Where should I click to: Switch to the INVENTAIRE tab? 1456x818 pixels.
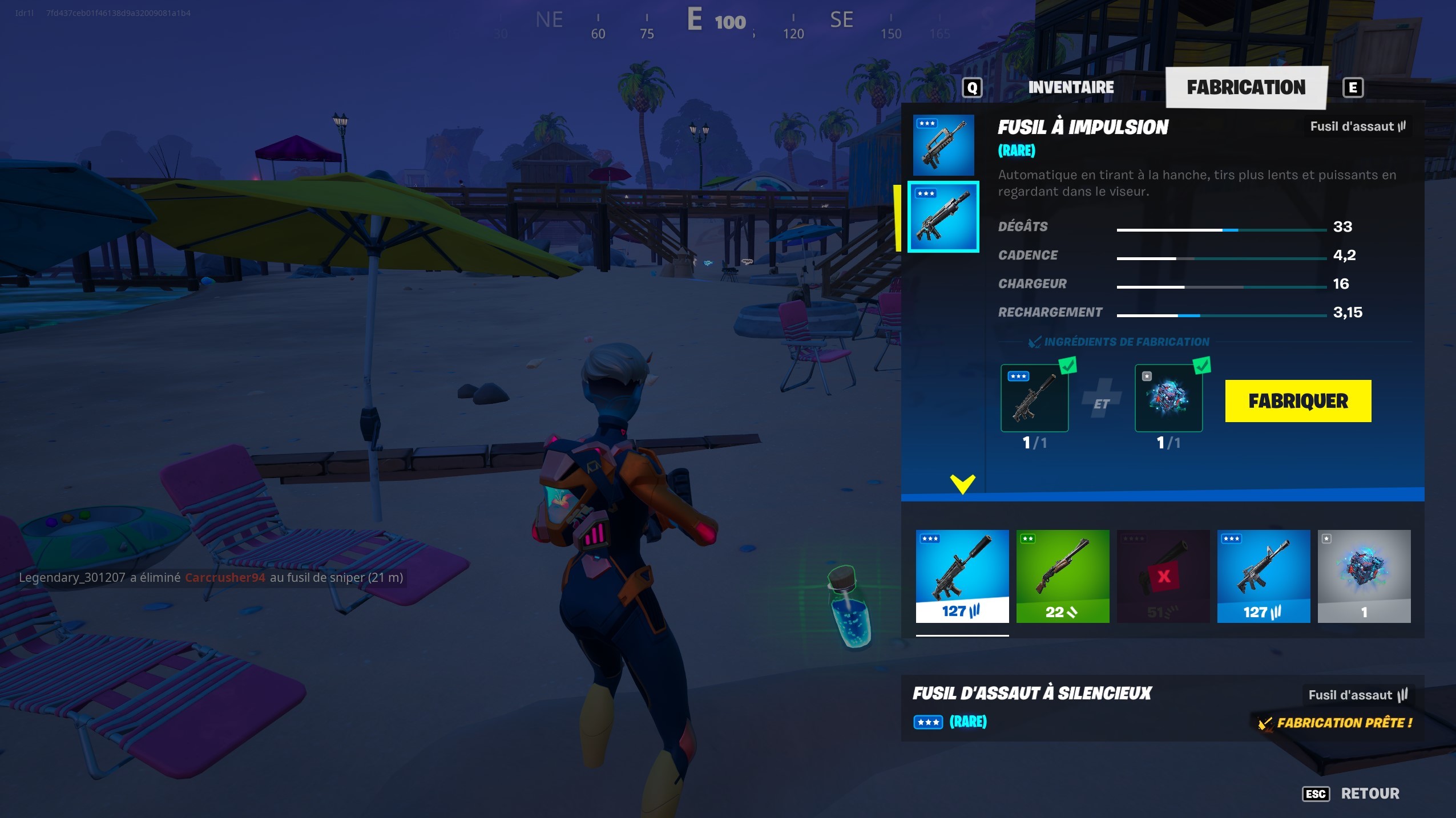(x=1071, y=87)
